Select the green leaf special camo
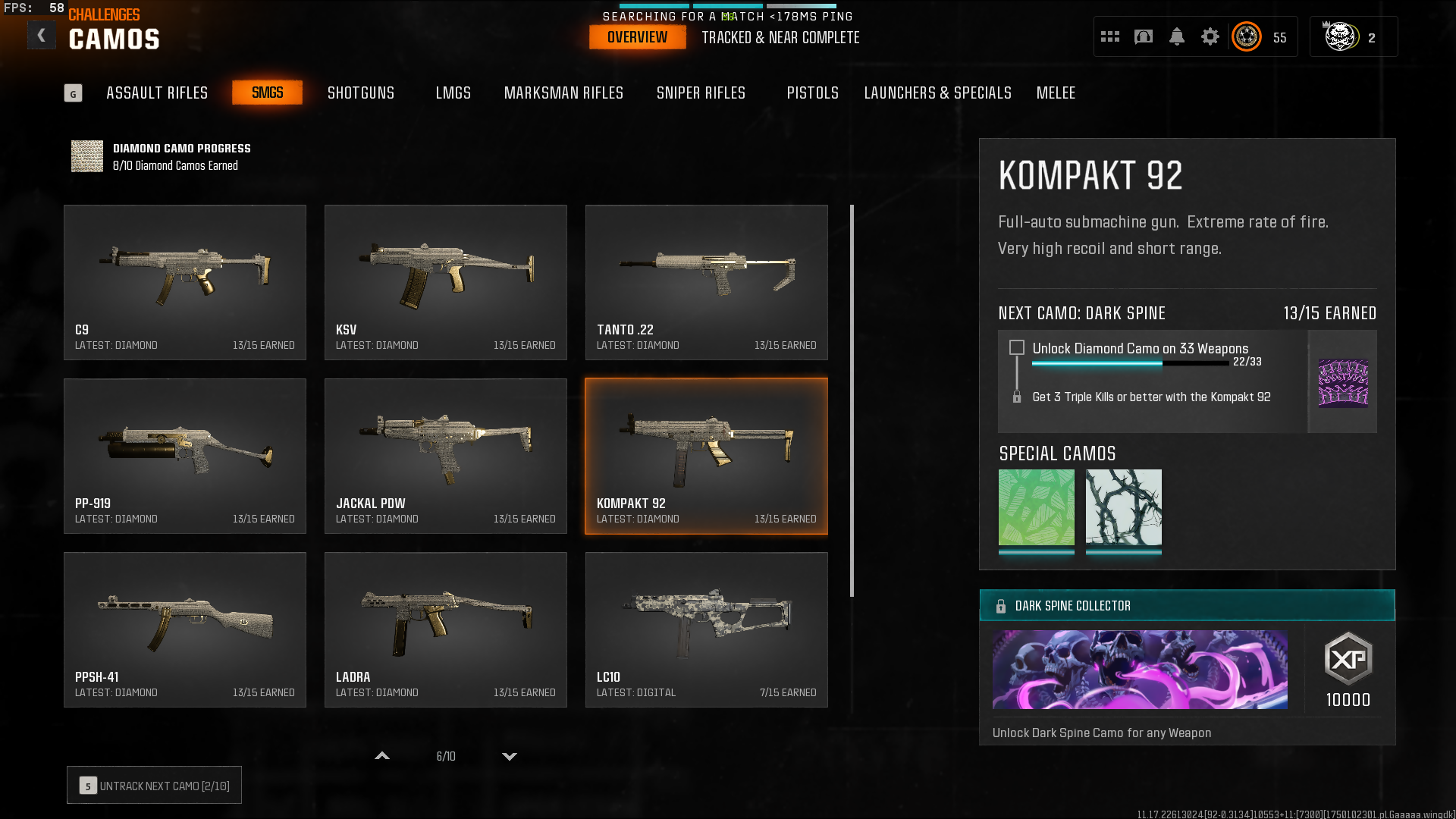Screen dimensions: 1456x819 [1036, 507]
